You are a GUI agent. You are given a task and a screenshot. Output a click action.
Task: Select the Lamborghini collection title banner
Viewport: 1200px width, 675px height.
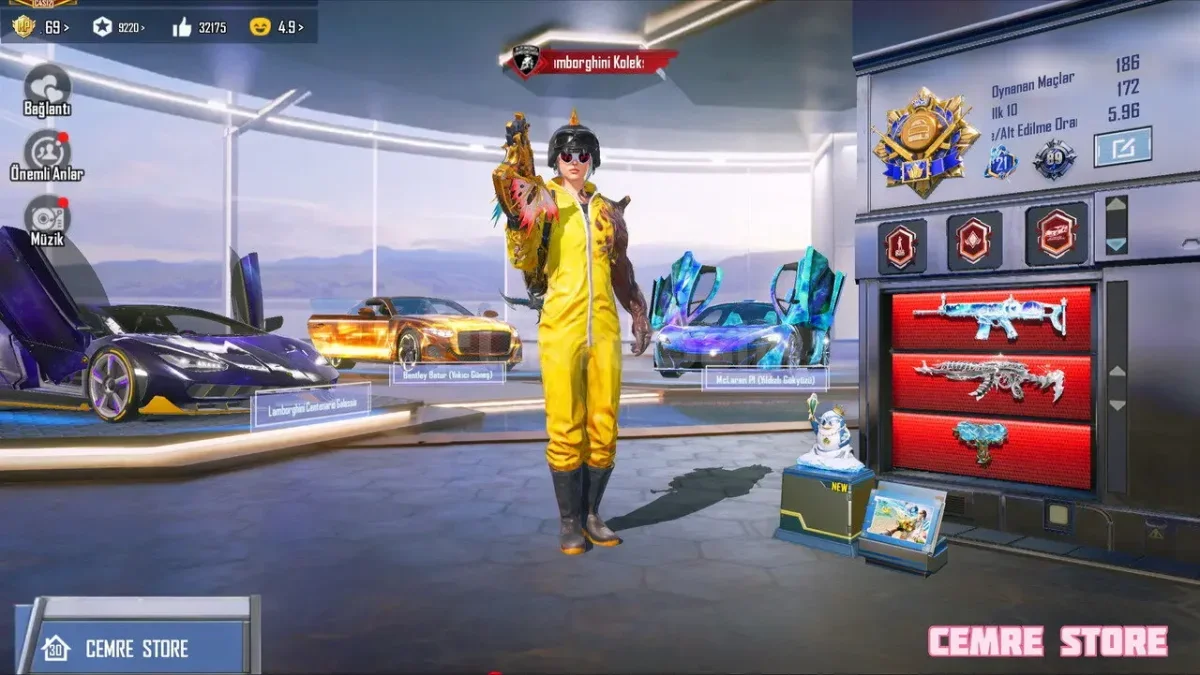pos(590,62)
